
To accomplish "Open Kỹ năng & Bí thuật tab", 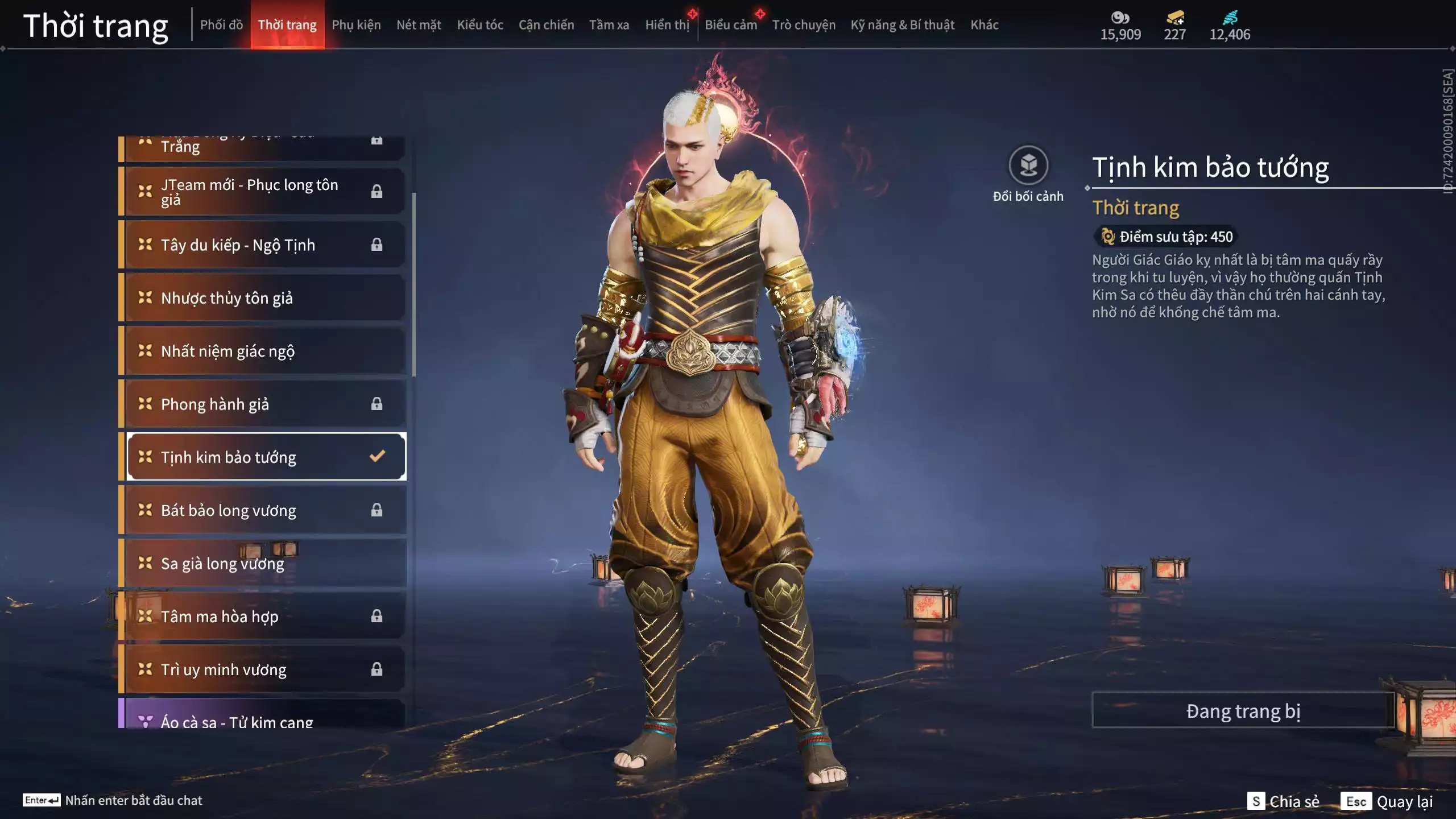I will (x=902, y=25).
